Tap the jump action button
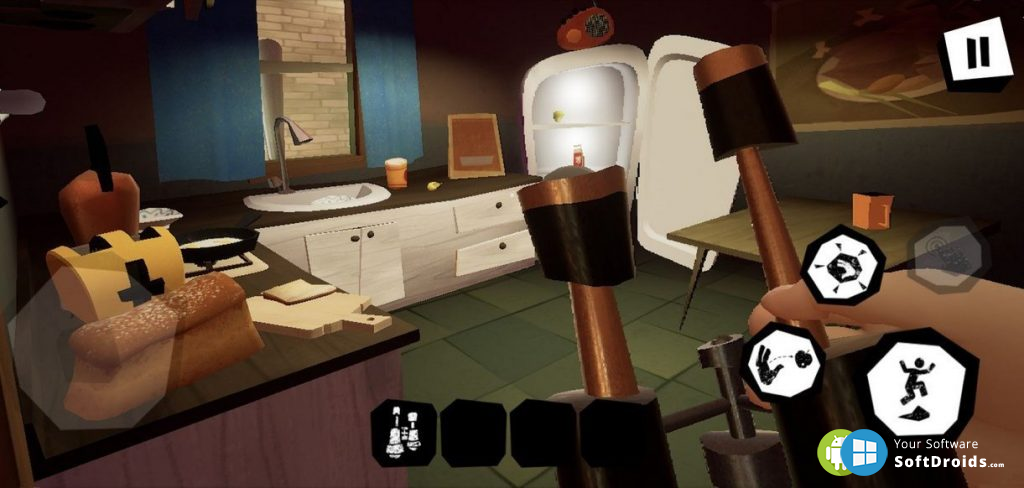The height and width of the screenshot is (488, 1024). pos(920,383)
